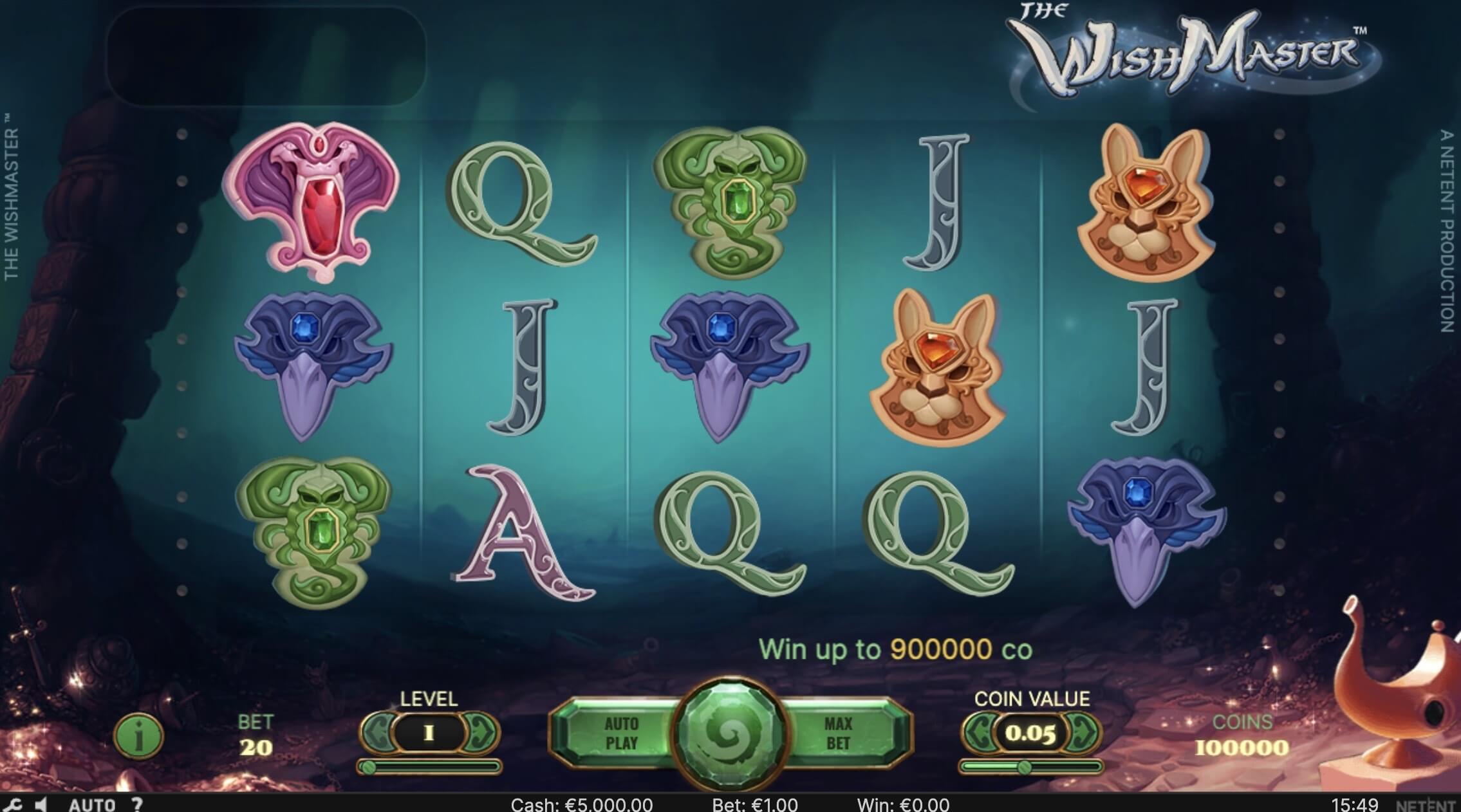Click the Level slider track

pos(430,766)
